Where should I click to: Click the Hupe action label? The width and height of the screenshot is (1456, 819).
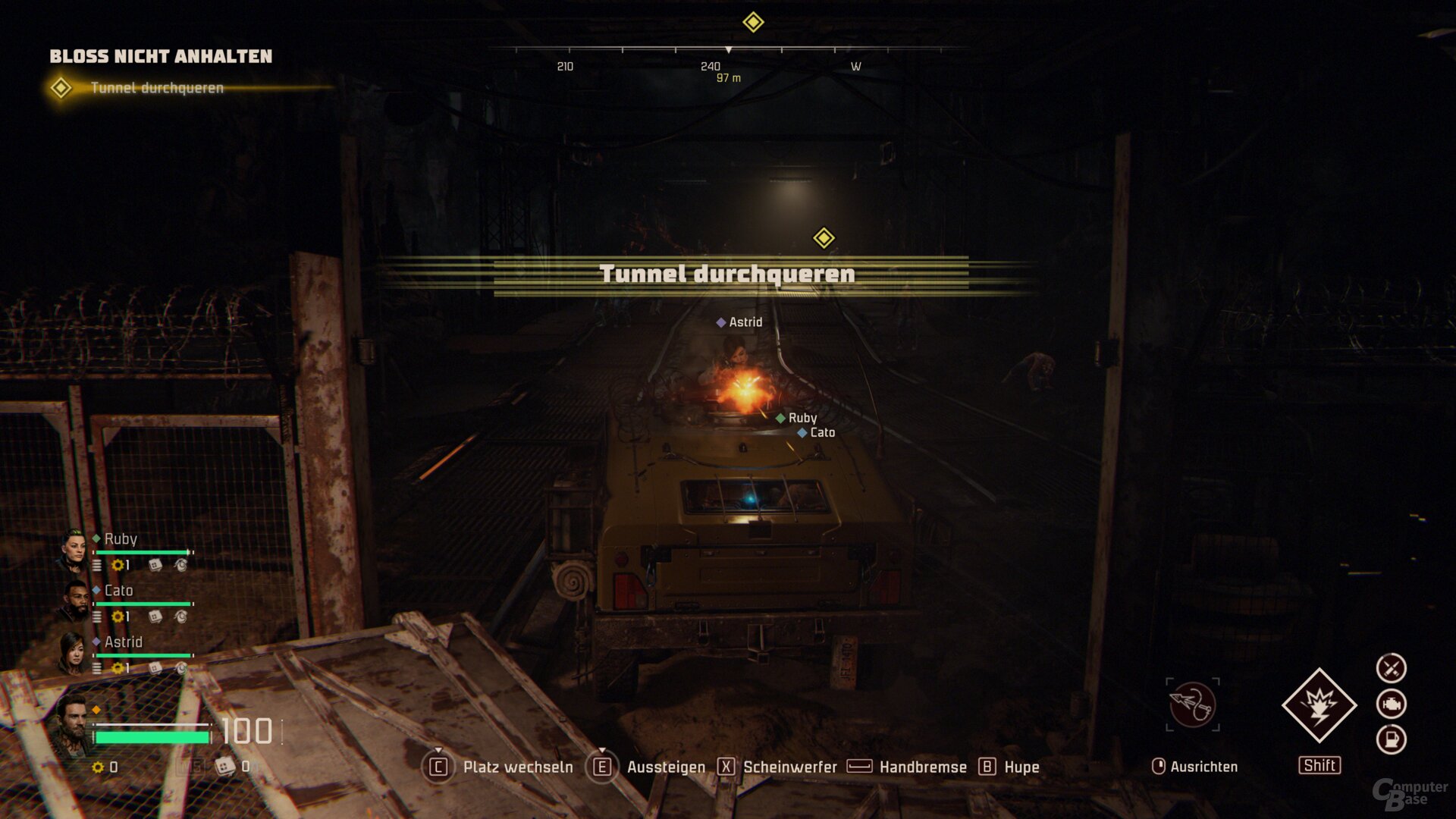click(x=1021, y=767)
